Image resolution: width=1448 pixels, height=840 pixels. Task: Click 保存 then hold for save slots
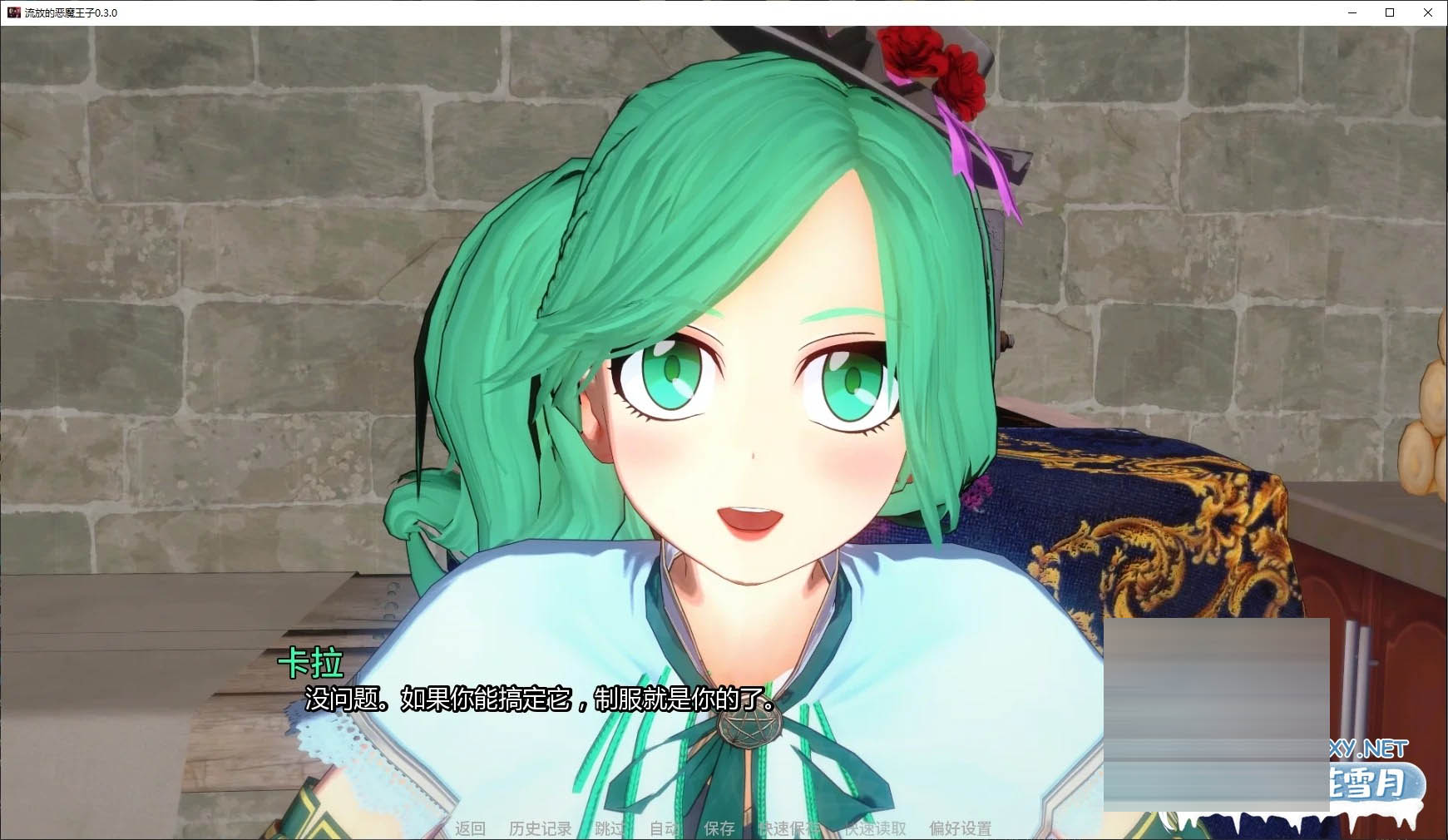click(x=720, y=828)
